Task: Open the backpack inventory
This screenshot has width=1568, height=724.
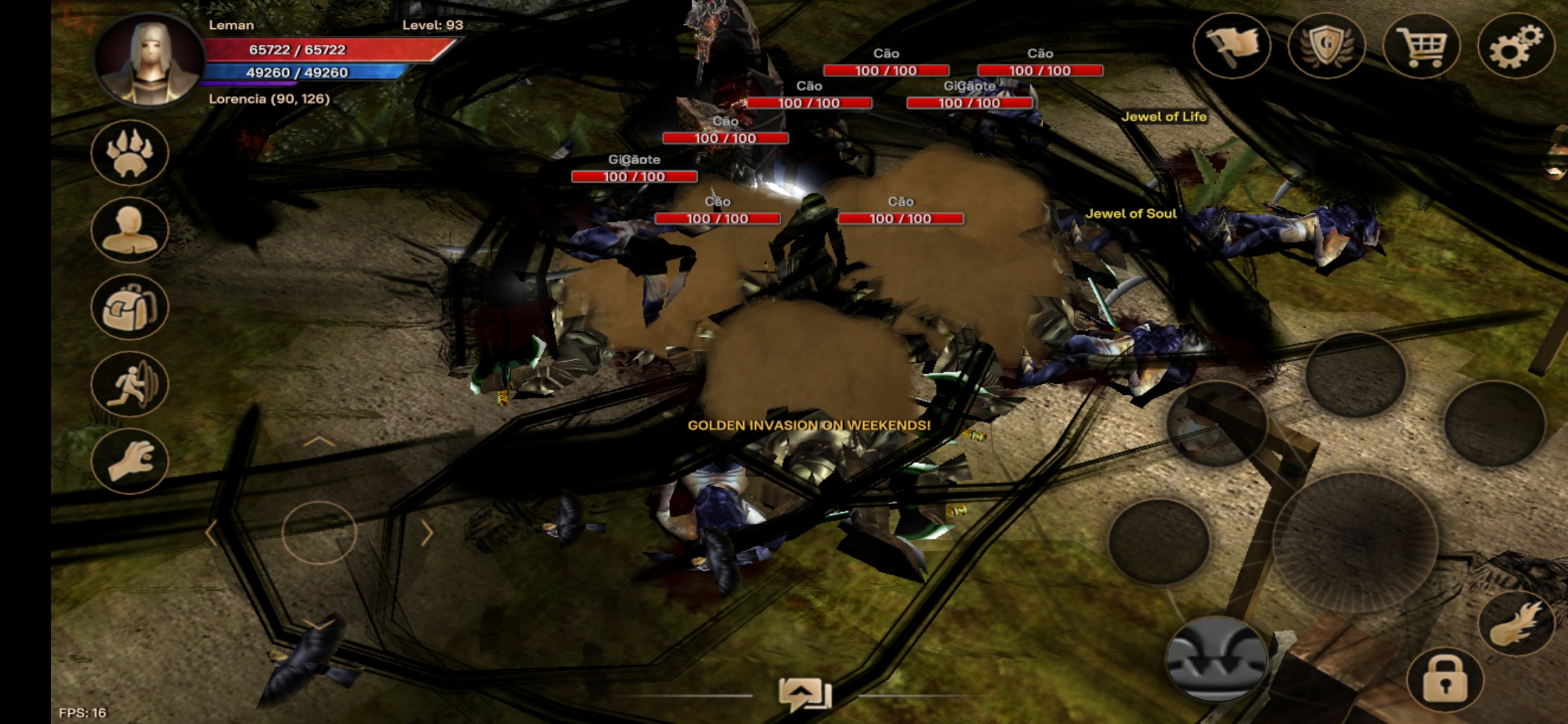Action: pyautogui.click(x=130, y=307)
